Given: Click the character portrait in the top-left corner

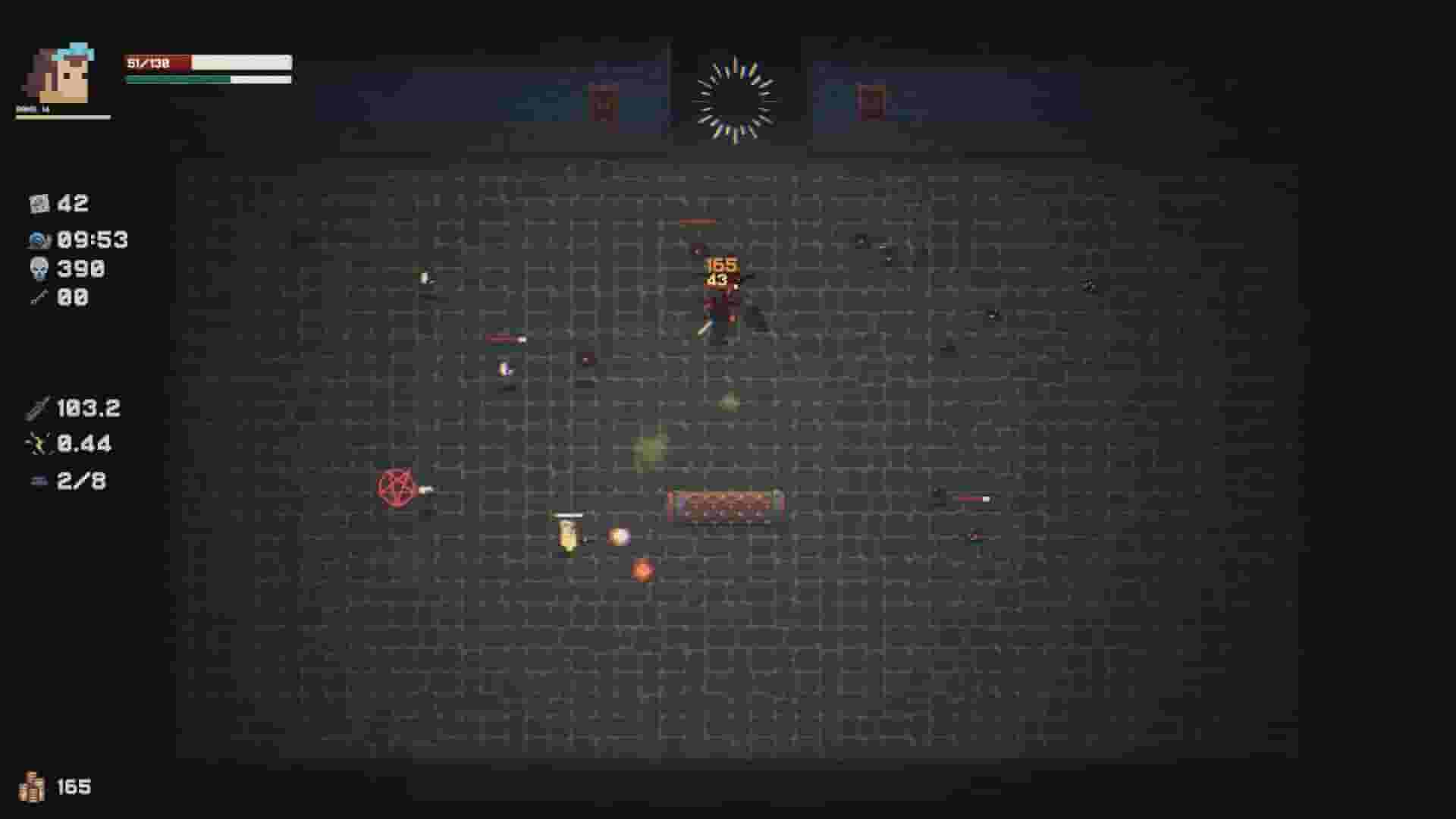Looking at the screenshot, I should [57, 72].
